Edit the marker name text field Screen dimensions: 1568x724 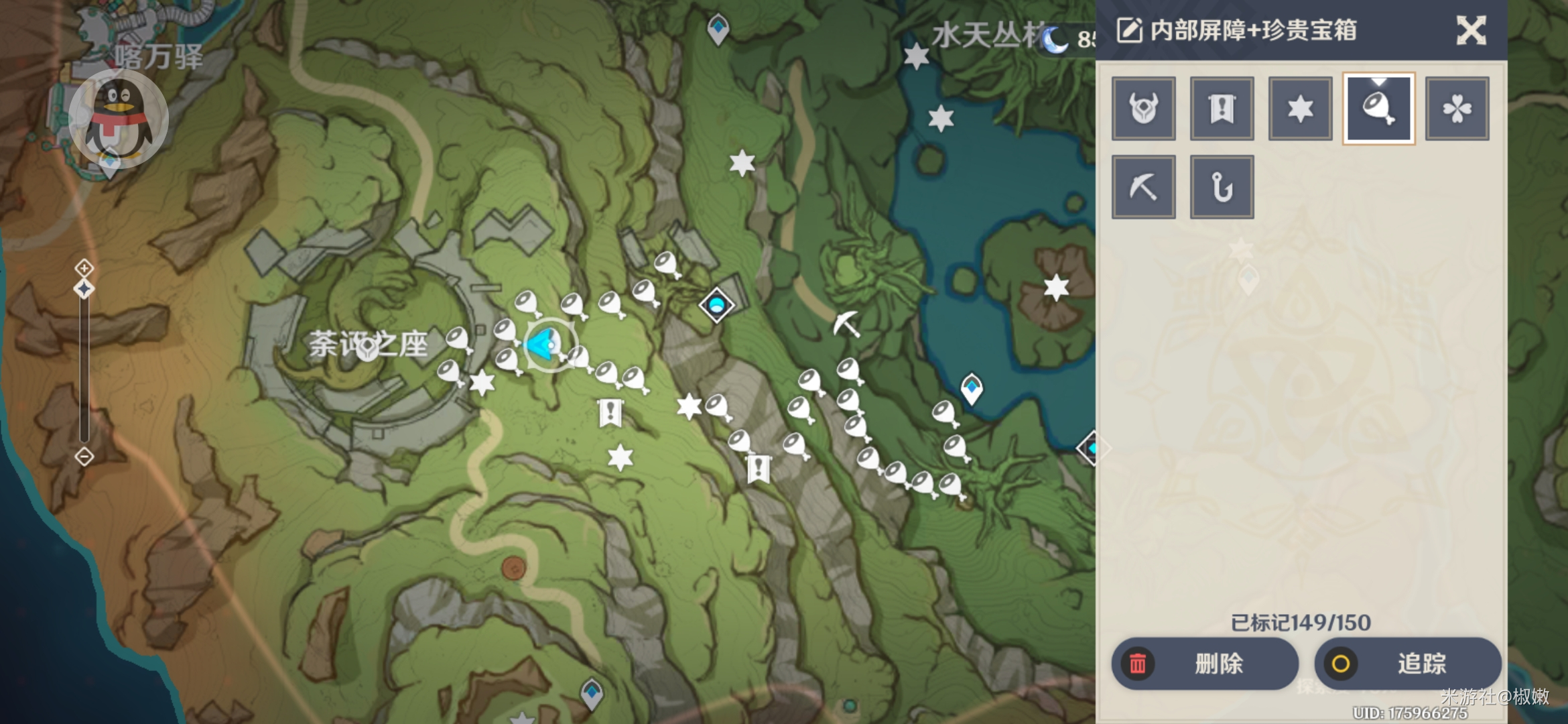[1253, 31]
